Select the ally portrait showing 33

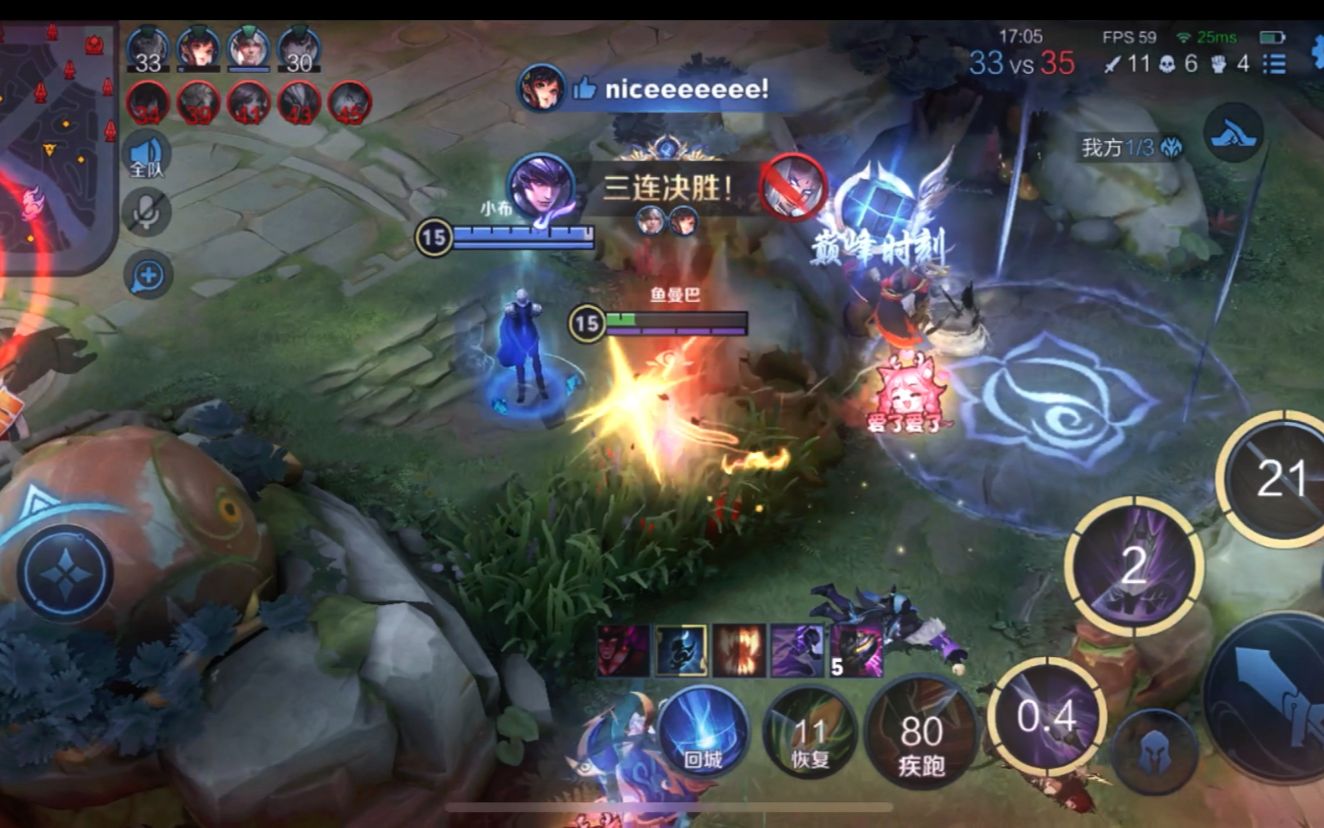pyautogui.click(x=148, y=49)
